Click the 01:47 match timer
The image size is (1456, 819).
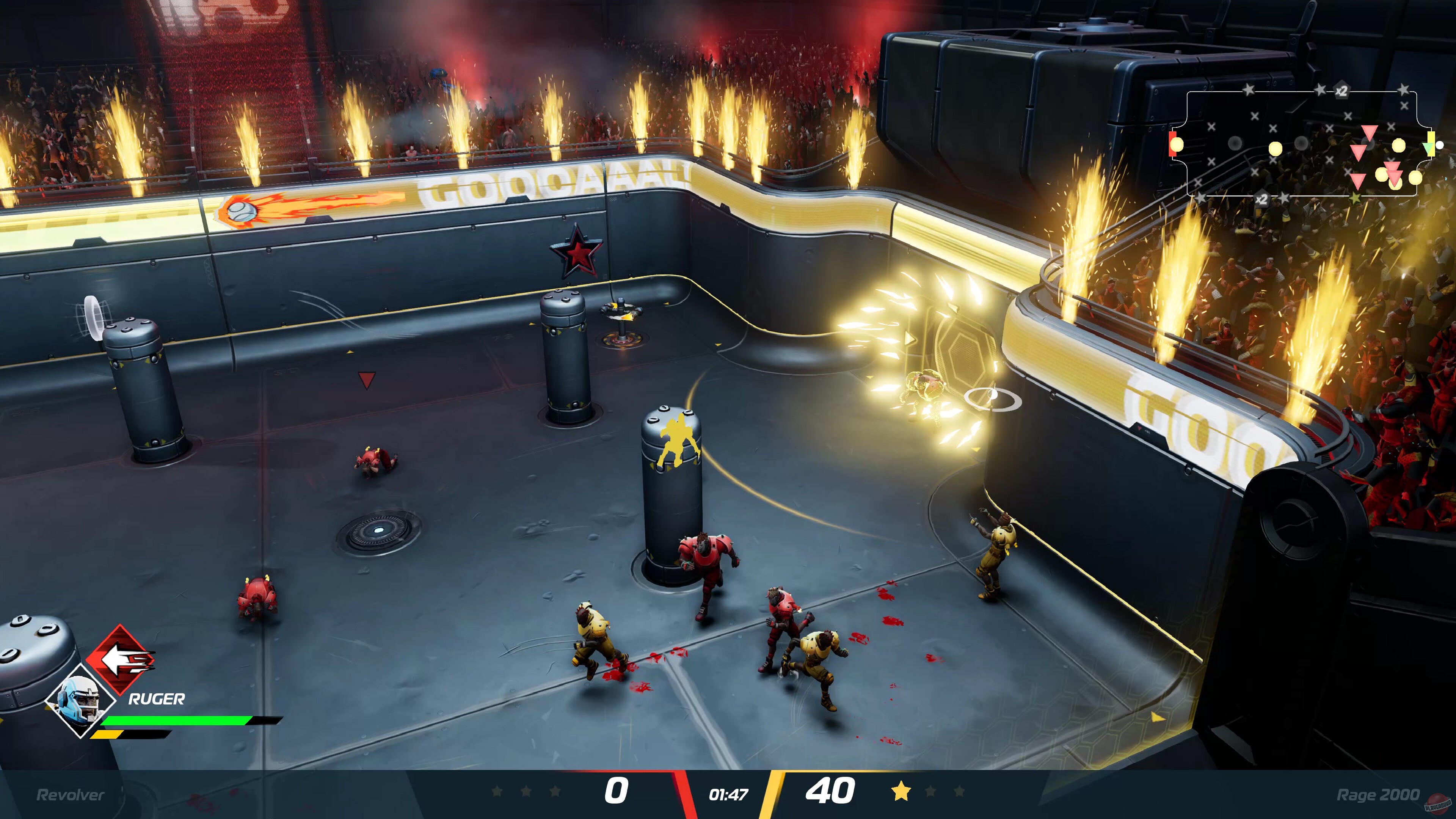click(x=728, y=794)
